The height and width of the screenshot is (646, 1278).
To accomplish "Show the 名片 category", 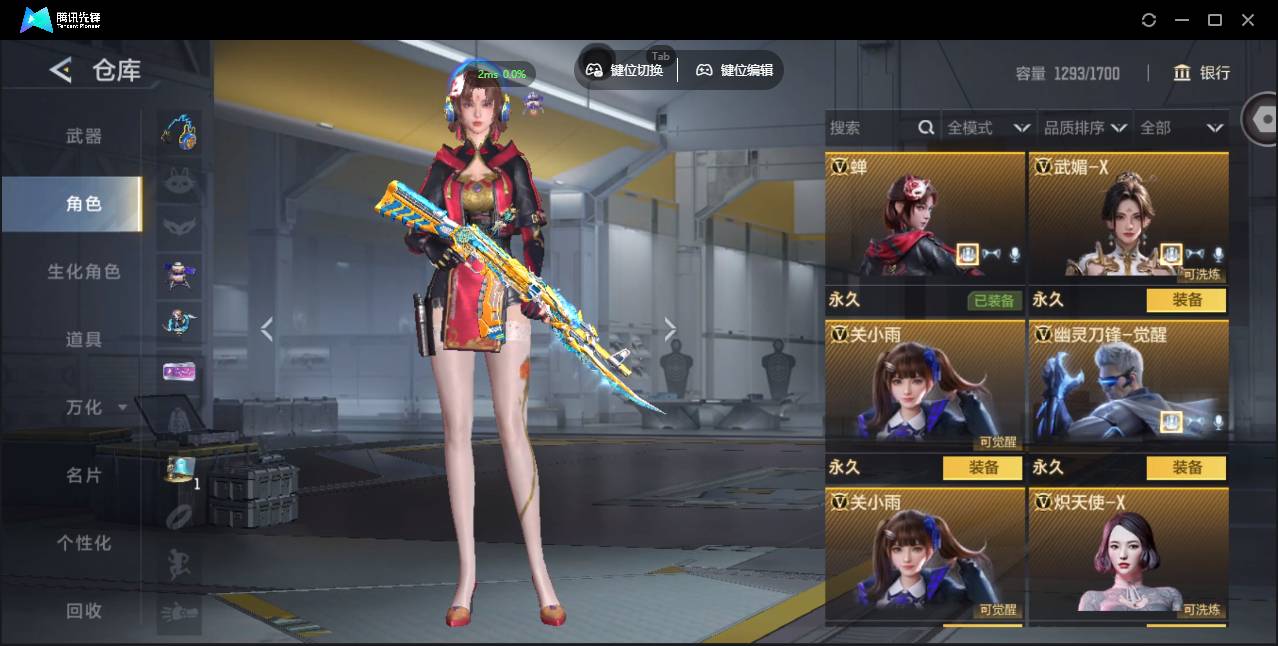I will click(x=84, y=475).
